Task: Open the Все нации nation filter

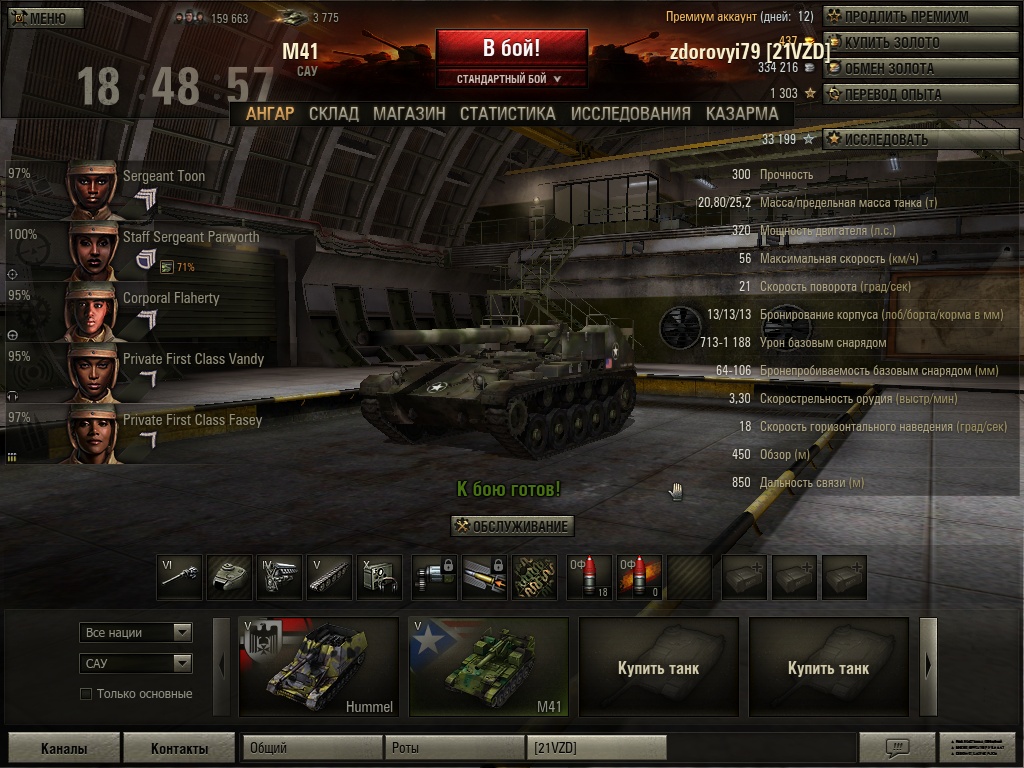Action: point(136,632)
